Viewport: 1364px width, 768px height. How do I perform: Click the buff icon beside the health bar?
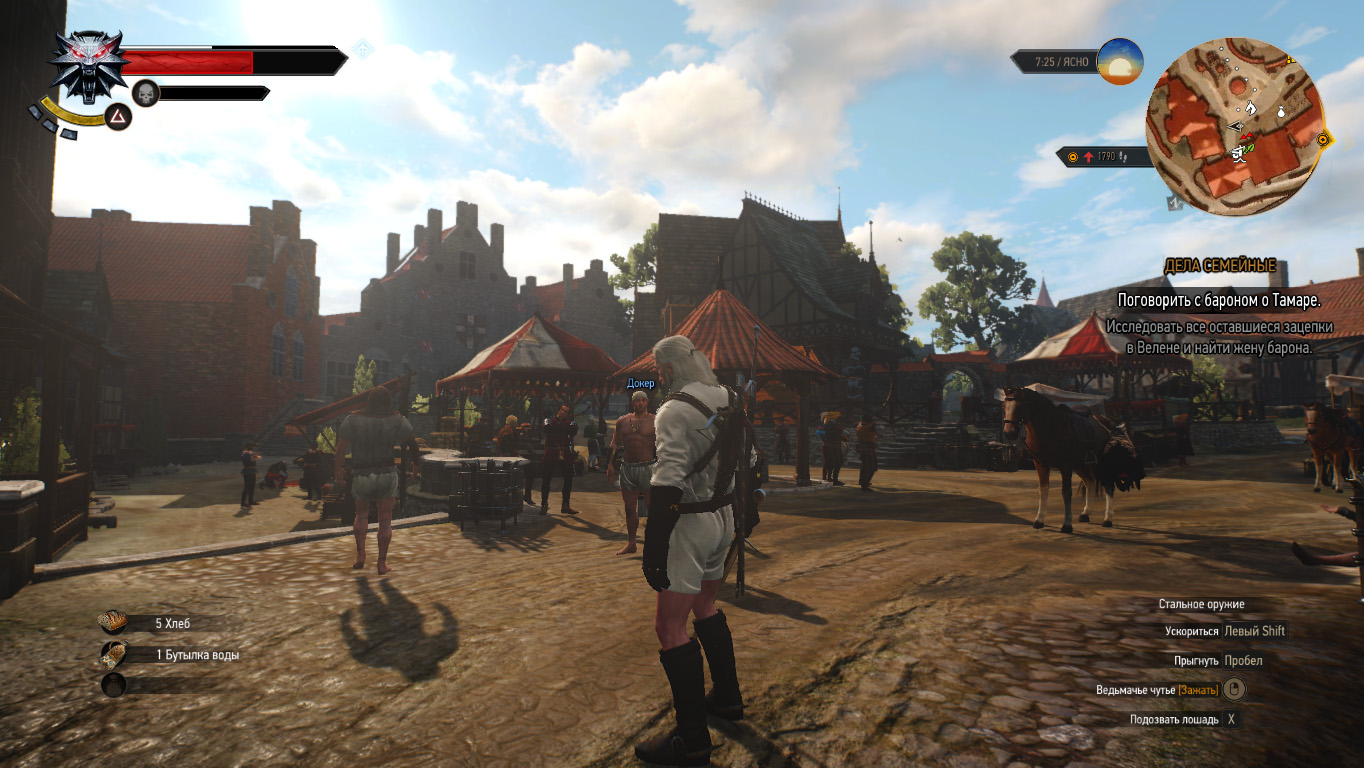(363, 49)
